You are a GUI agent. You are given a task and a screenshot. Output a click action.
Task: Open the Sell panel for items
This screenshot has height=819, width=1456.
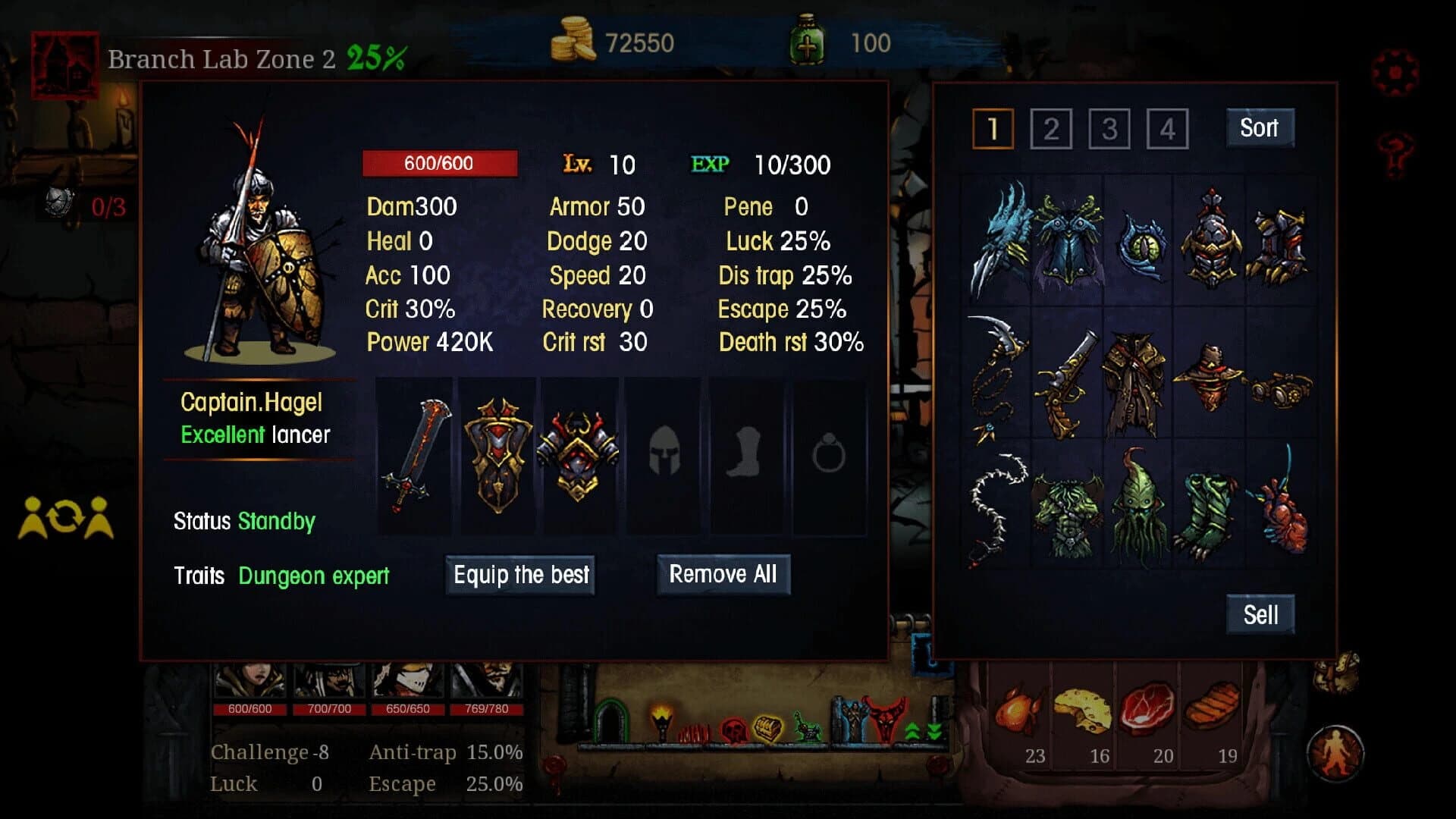[x=1260, y=615]
